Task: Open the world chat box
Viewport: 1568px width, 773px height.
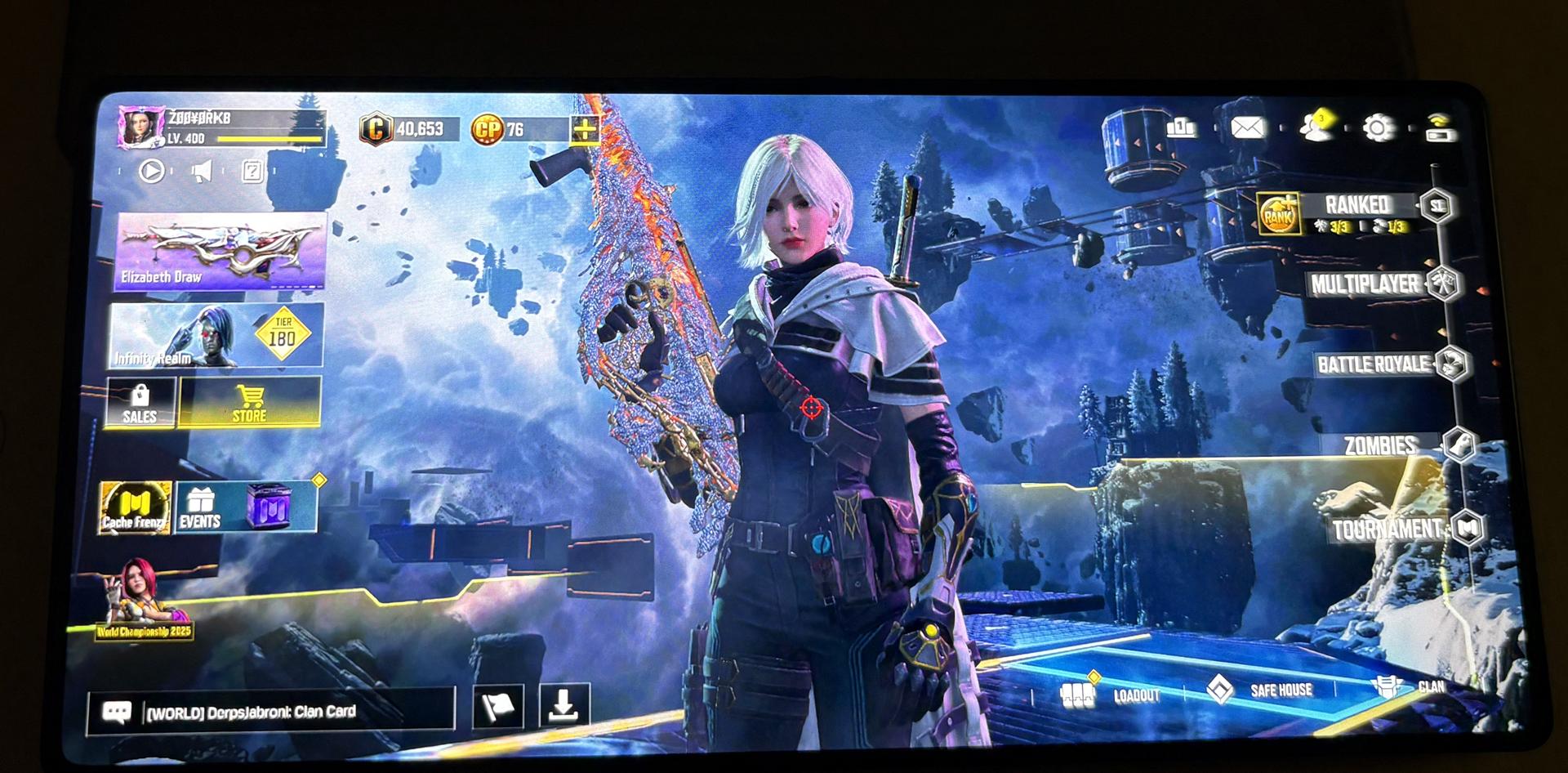Action: coord(269,711)
